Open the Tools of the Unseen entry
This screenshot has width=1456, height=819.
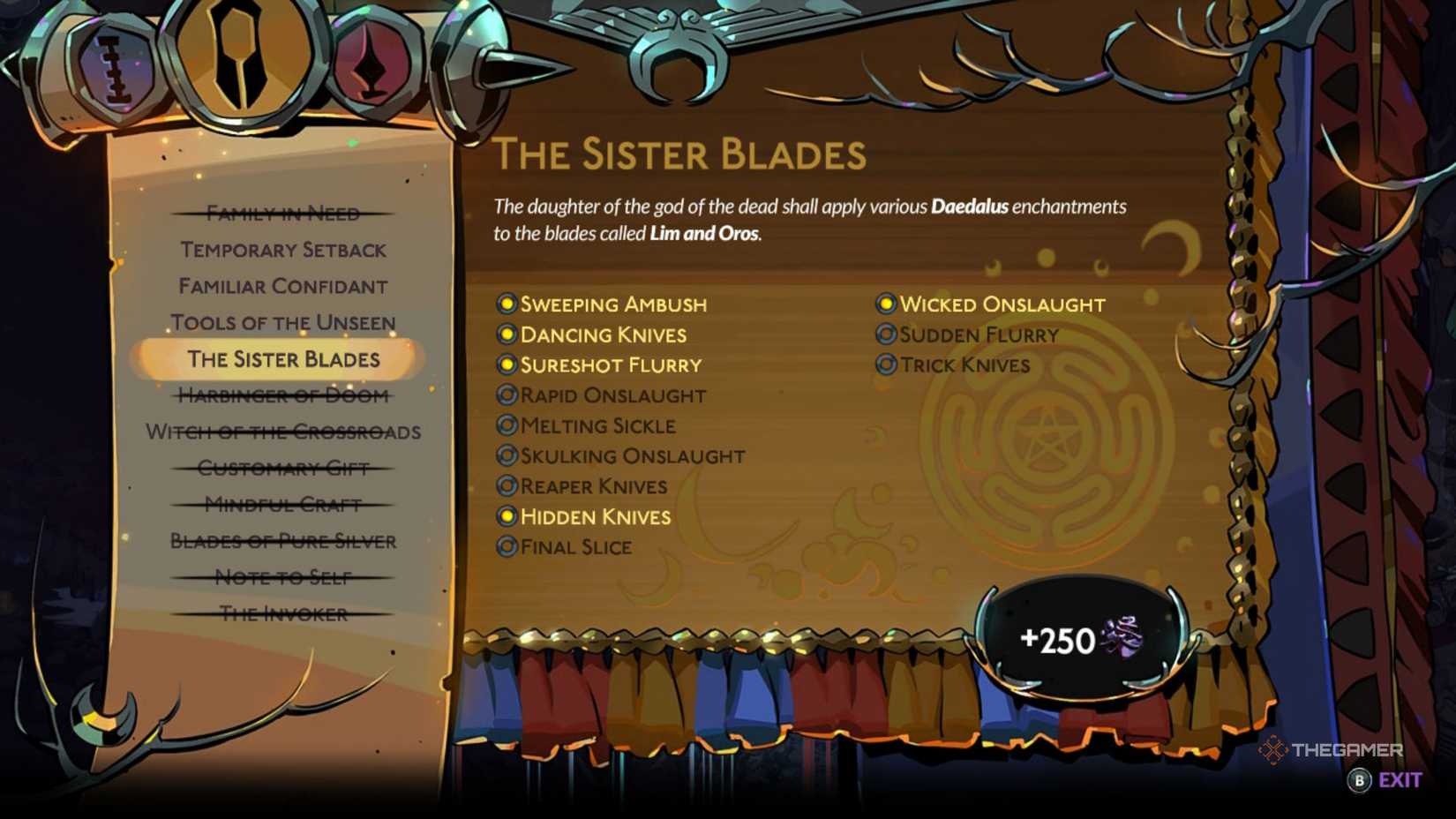pos(284,323)
